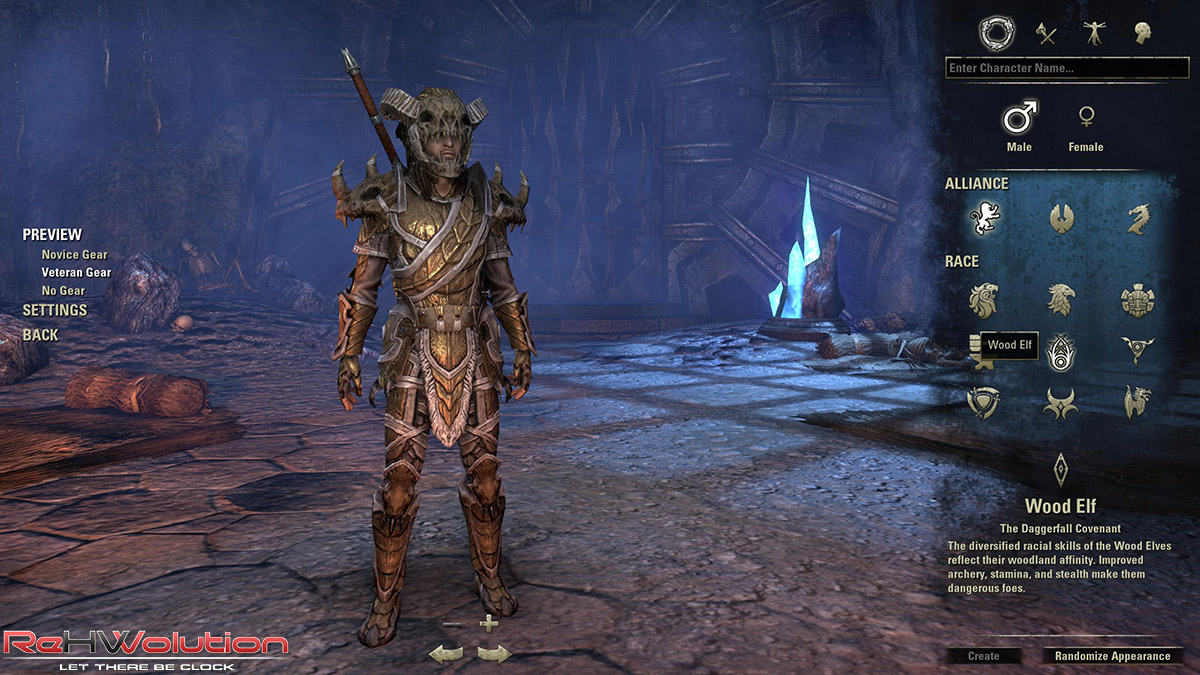Pick the lion Daggerfall Covenant alliance icon
The height and width of the screenshot is (675, 1200).
(984, 218)
